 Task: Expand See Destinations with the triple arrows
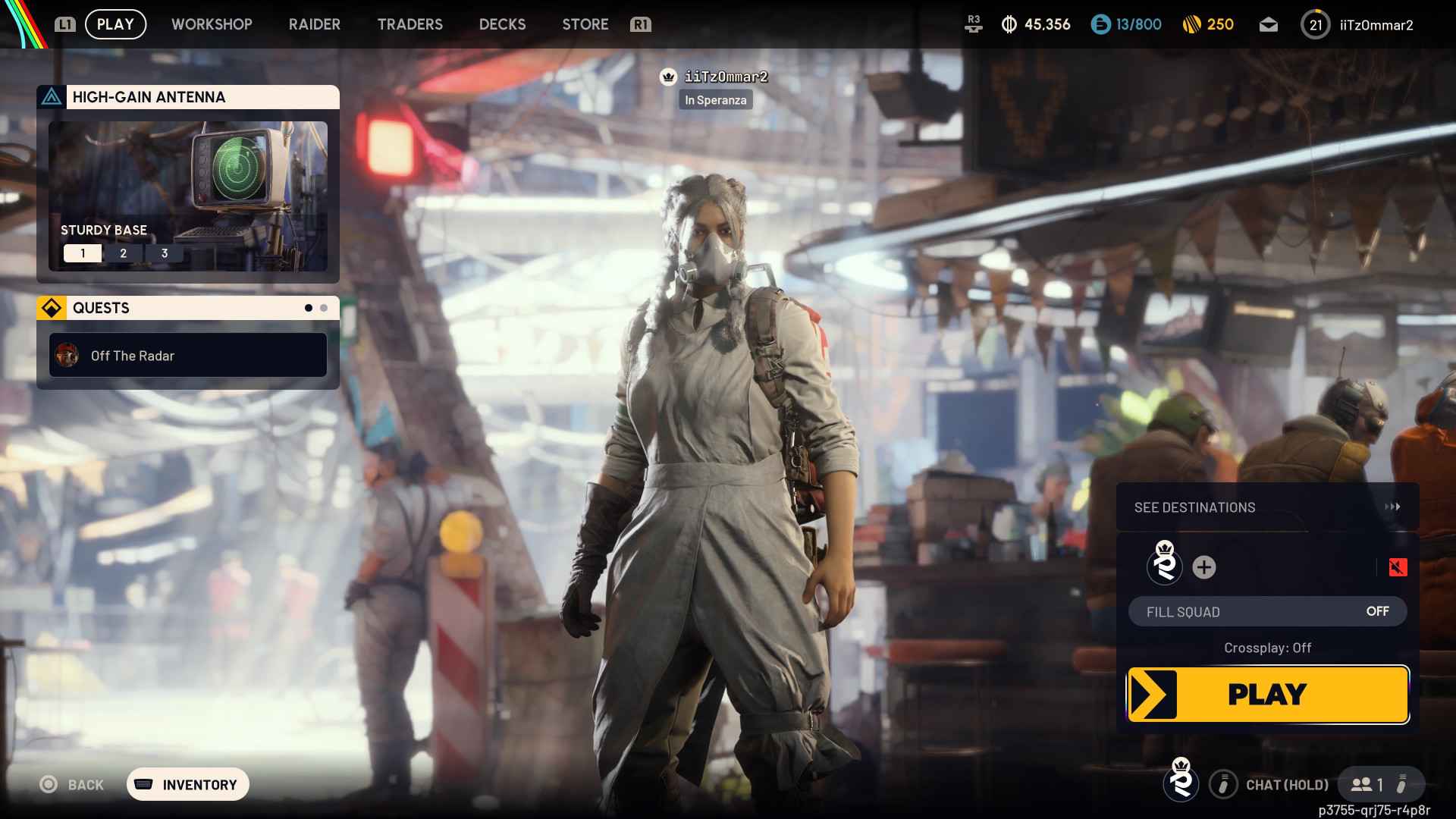pos(1394,507)
